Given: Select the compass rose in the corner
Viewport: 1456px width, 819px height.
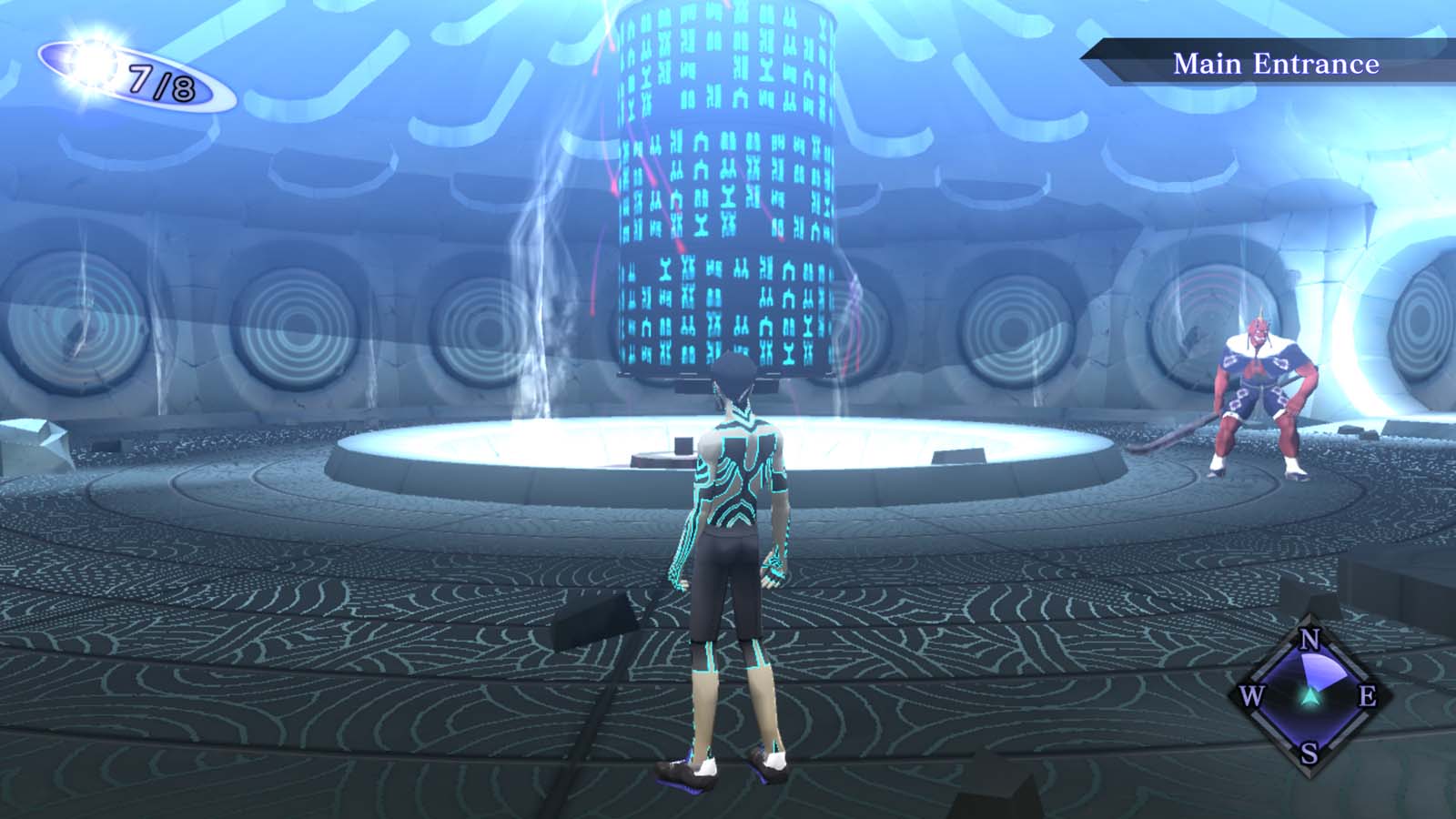Looking at the screenshot, I should (x=1309, y=696).
